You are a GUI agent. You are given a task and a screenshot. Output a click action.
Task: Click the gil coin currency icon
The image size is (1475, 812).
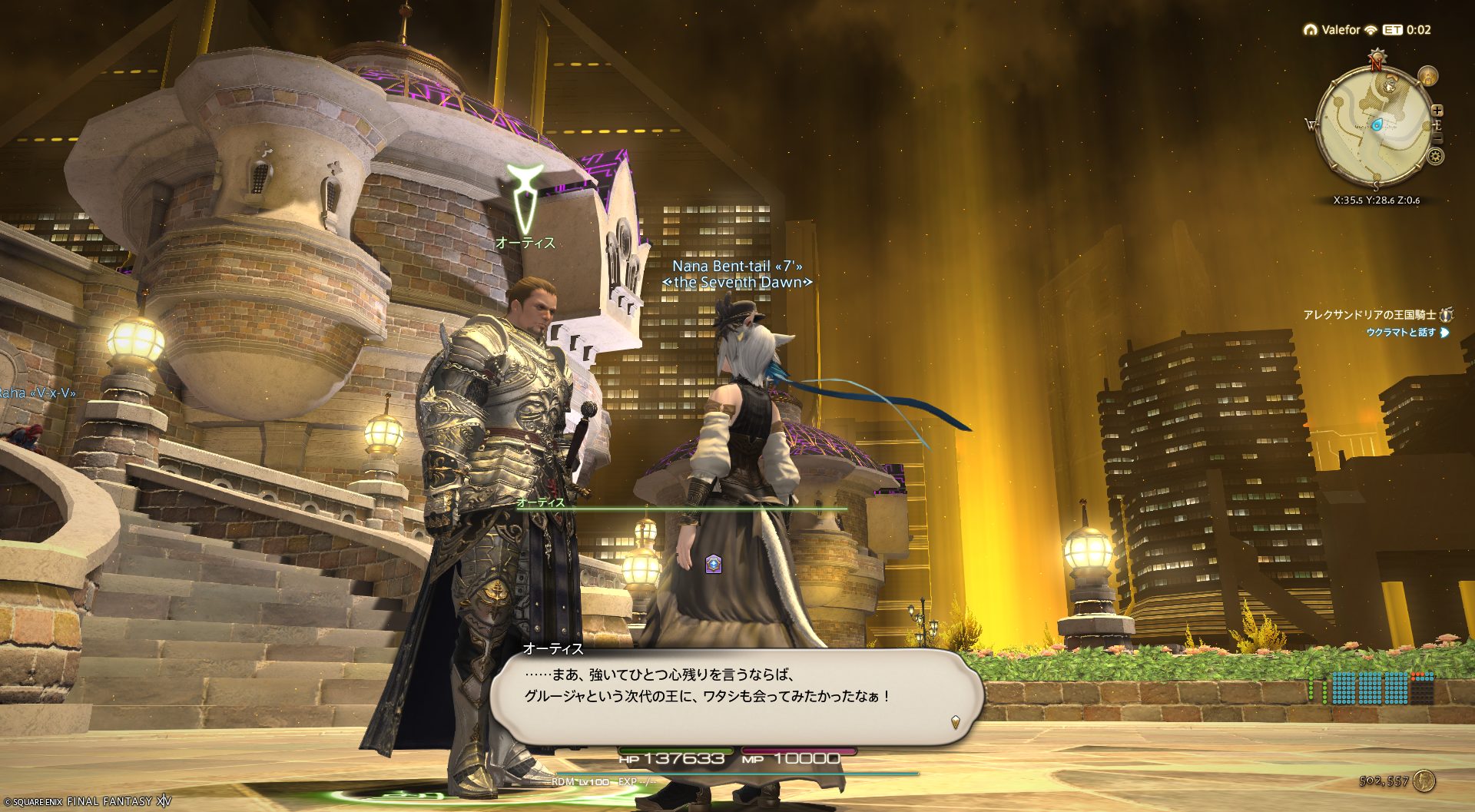tap(1424, 781)
